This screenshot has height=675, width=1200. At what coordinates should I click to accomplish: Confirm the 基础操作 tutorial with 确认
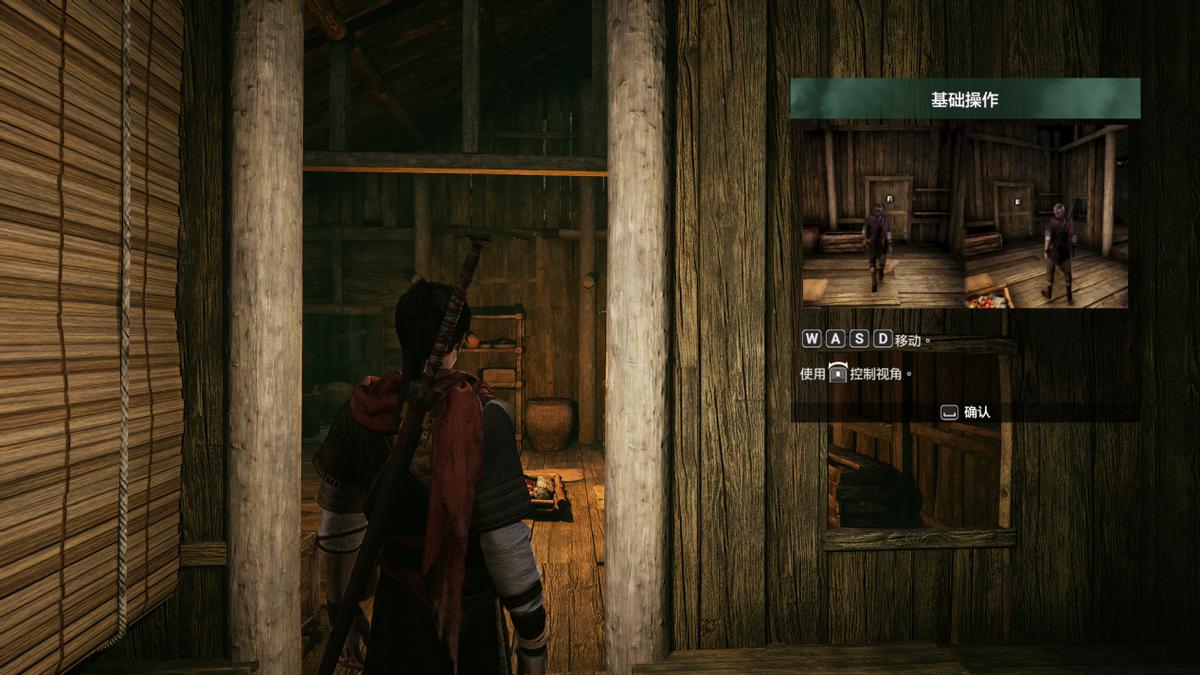tap(965, 412)
